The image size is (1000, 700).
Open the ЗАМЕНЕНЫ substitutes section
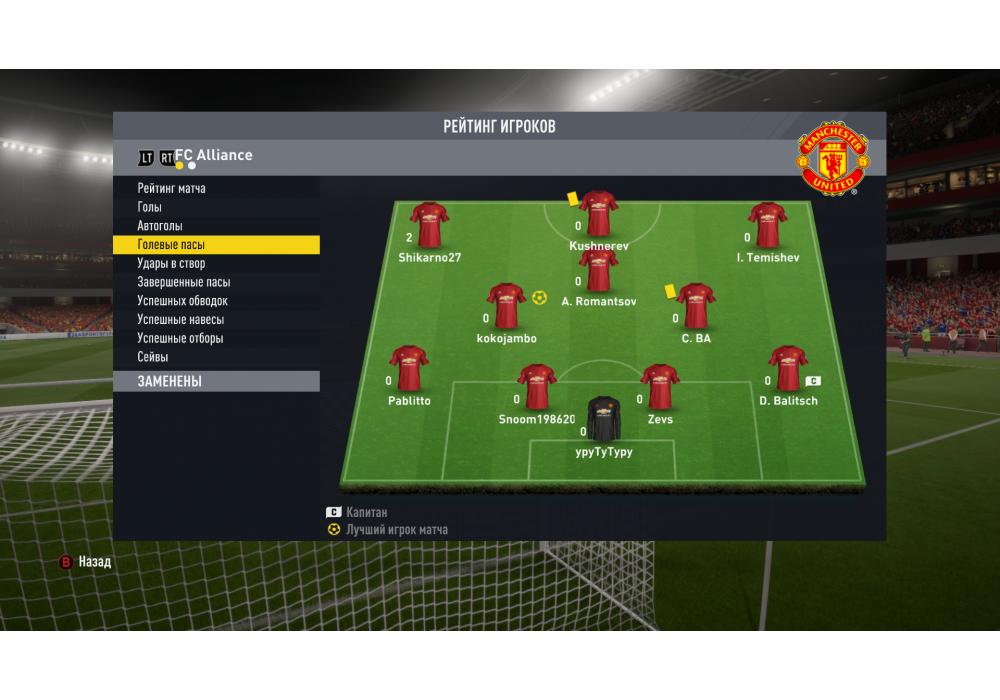pos(170,381)
